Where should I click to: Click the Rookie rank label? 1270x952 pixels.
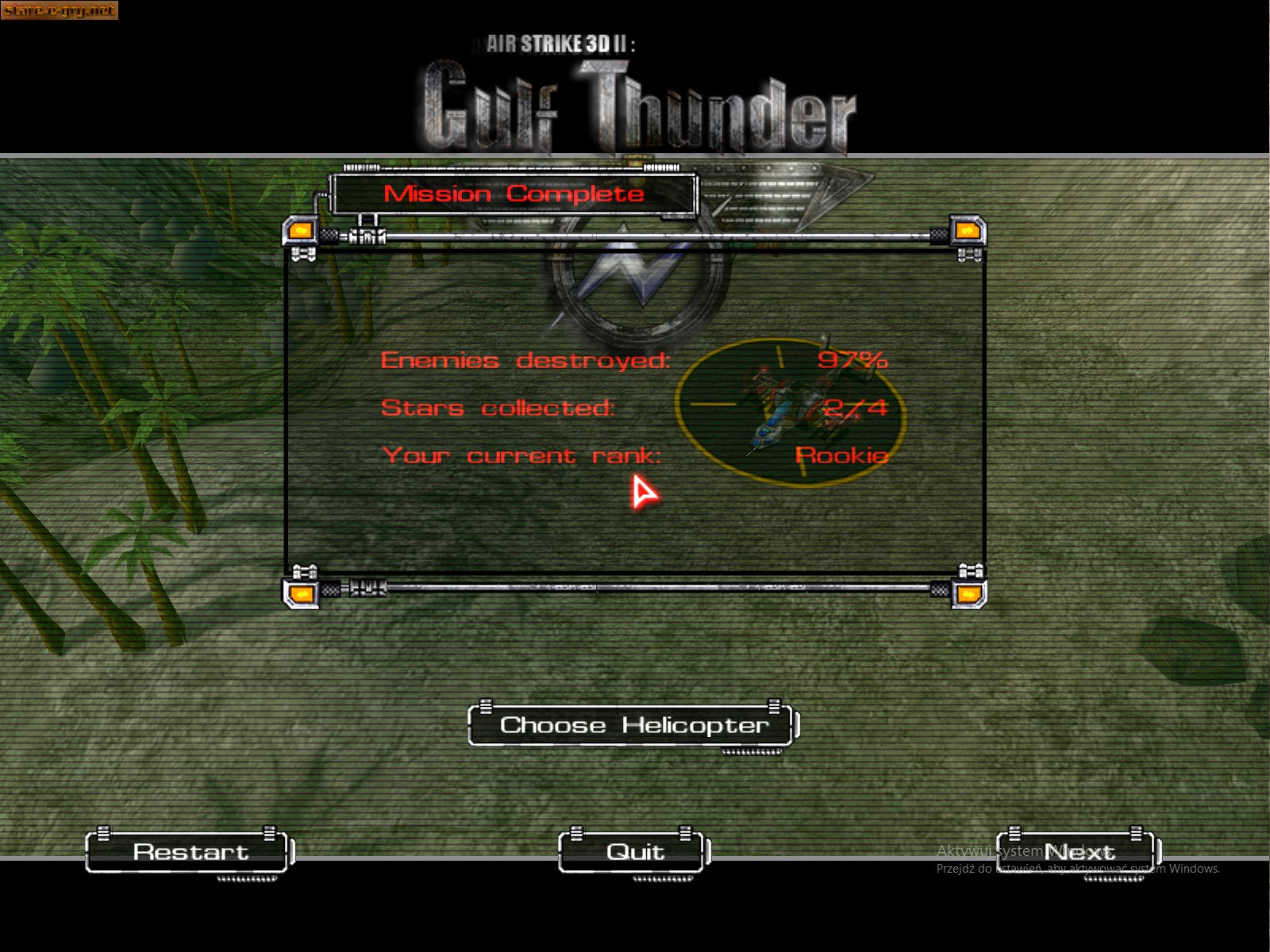843,455
